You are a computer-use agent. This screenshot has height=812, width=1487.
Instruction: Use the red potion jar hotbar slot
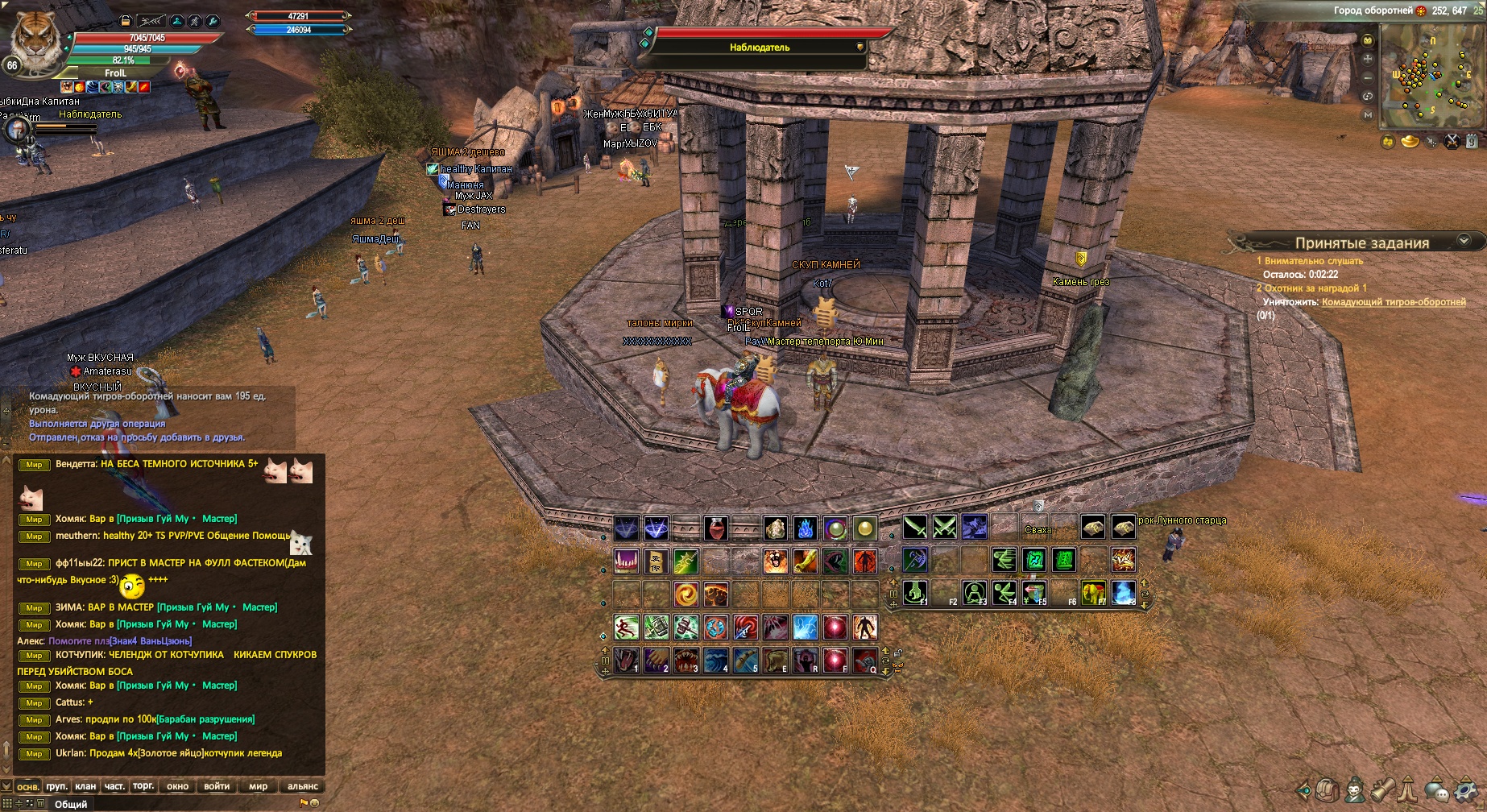(715, 528)
